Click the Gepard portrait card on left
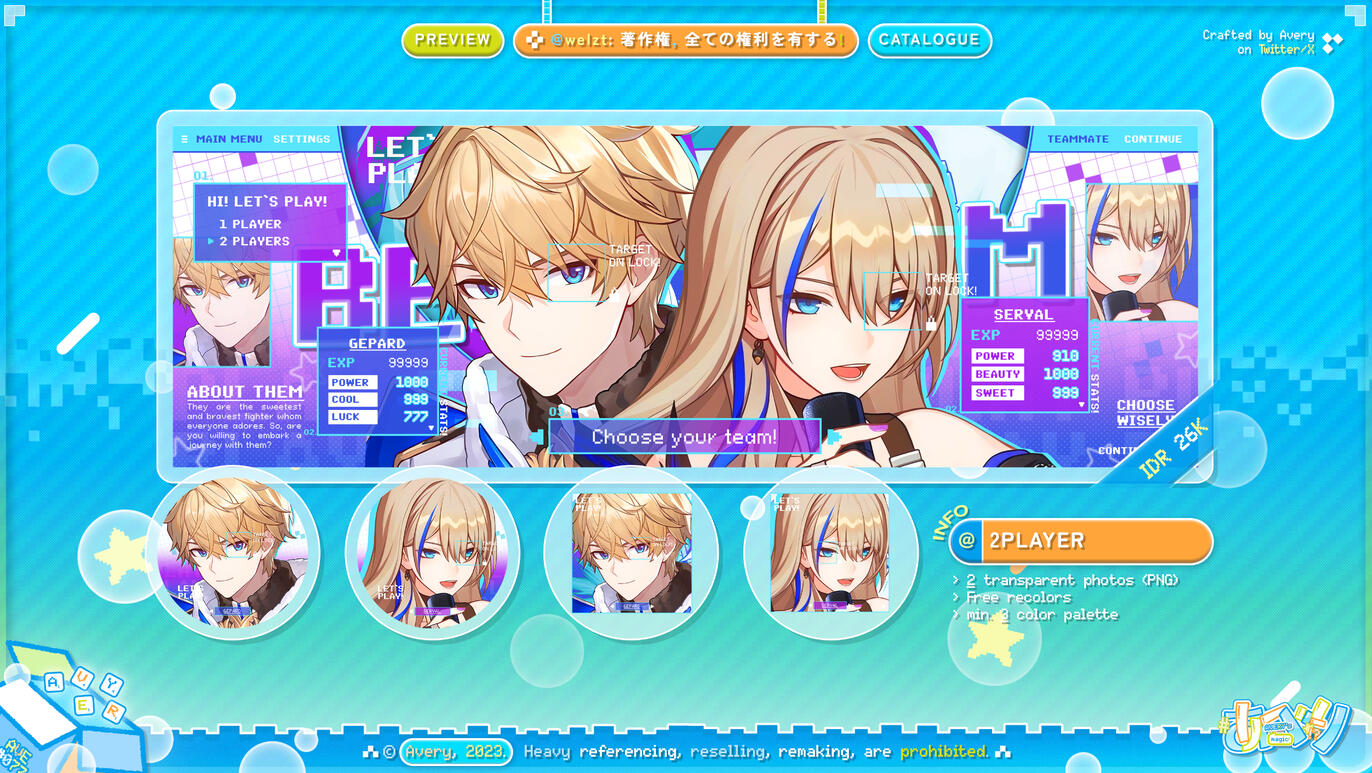 click(x=221, y=300)
